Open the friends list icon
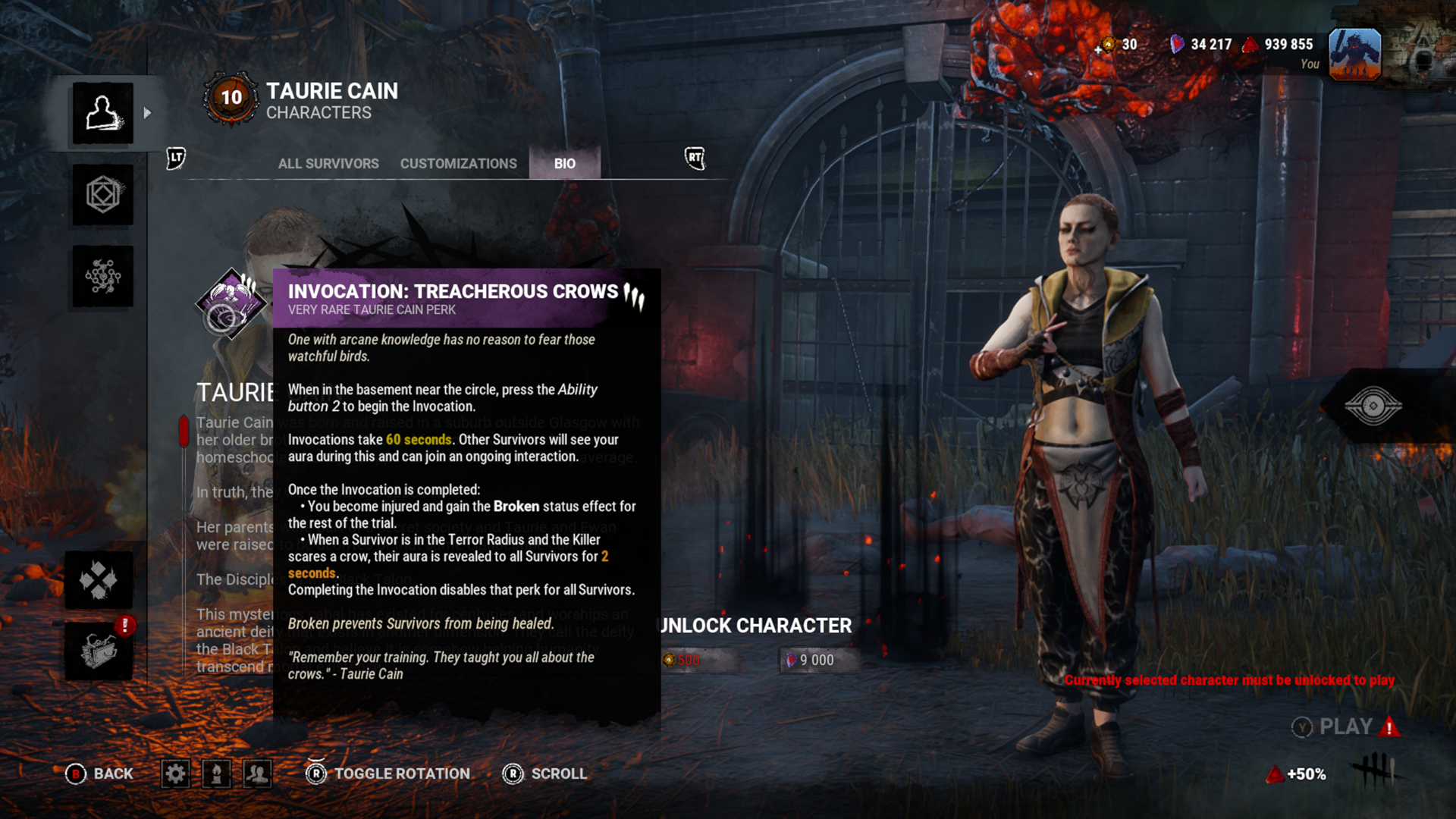This screenshot has width=1456, height=819. pos(258,773)
